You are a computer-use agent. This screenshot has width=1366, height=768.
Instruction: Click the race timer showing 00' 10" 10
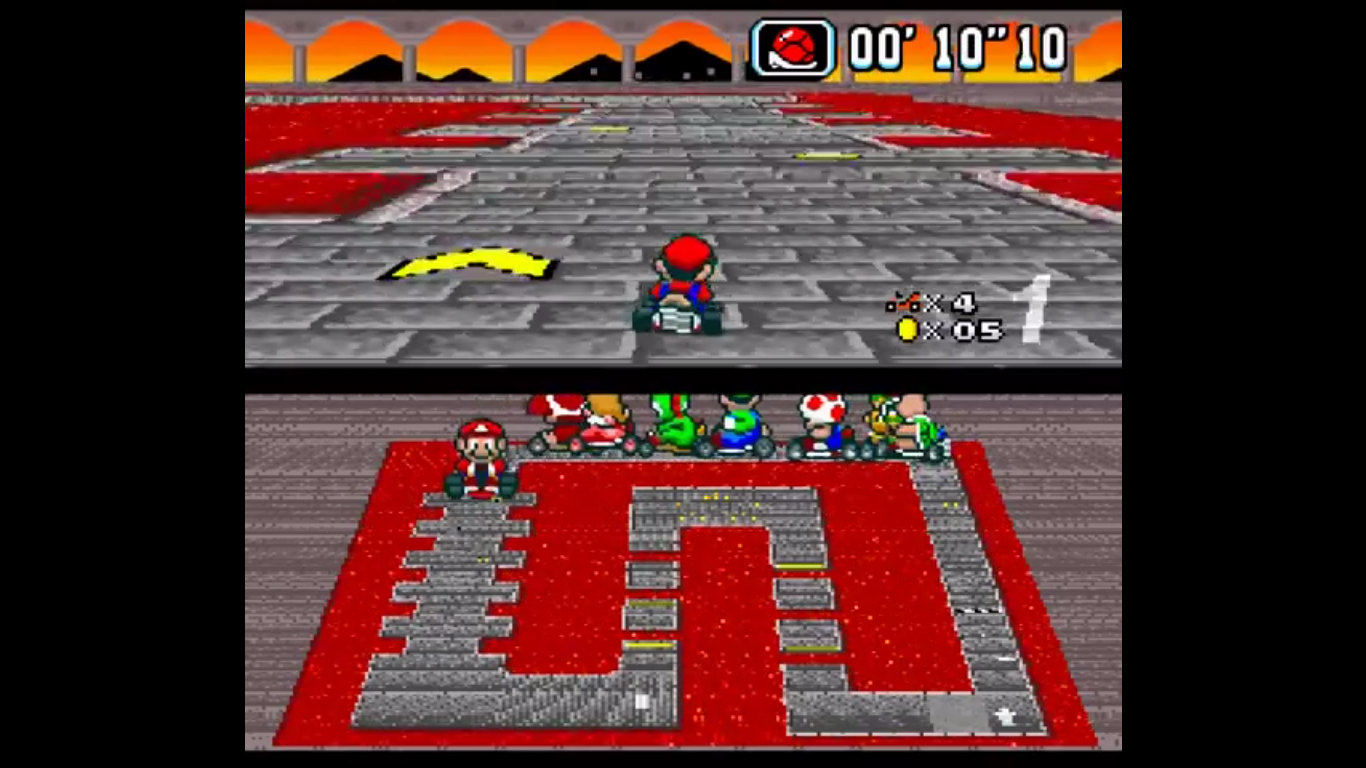tap(955, 46)
